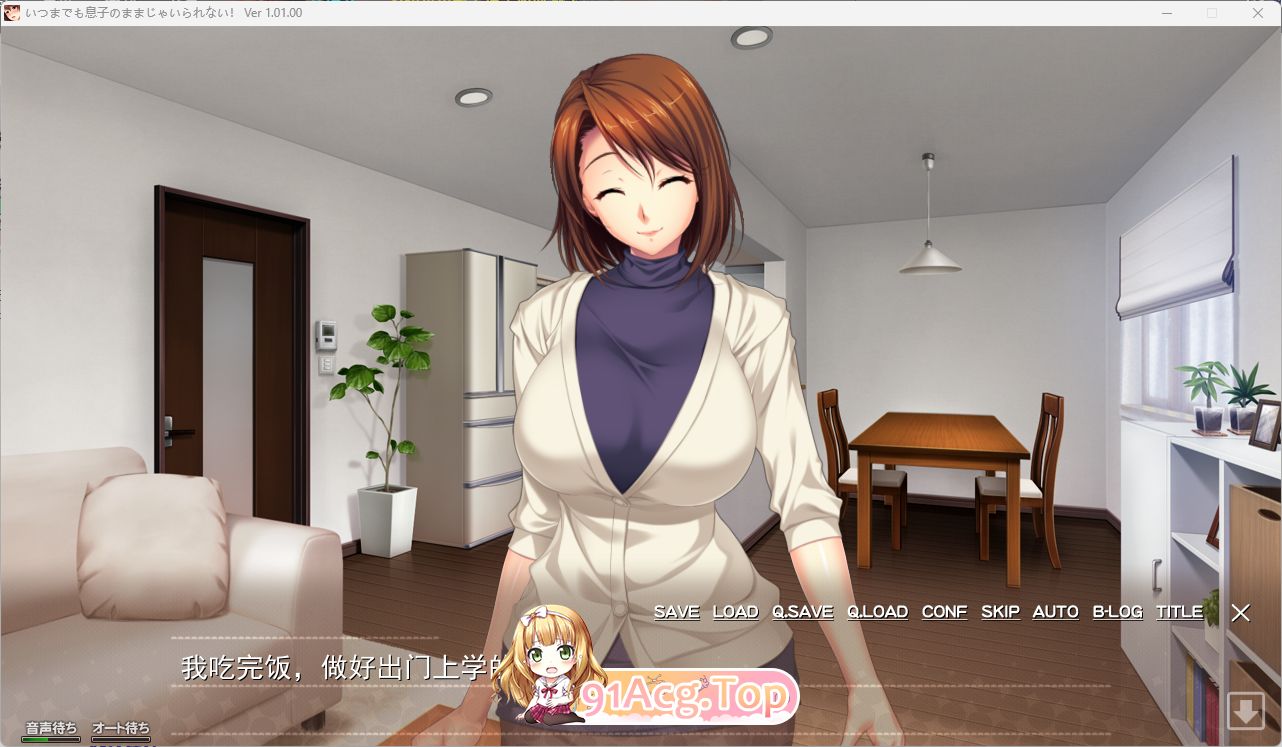This screenshot has height=747, width=1282.
Task: Hide the message window with the X
Action: (x=1240, y=613)
